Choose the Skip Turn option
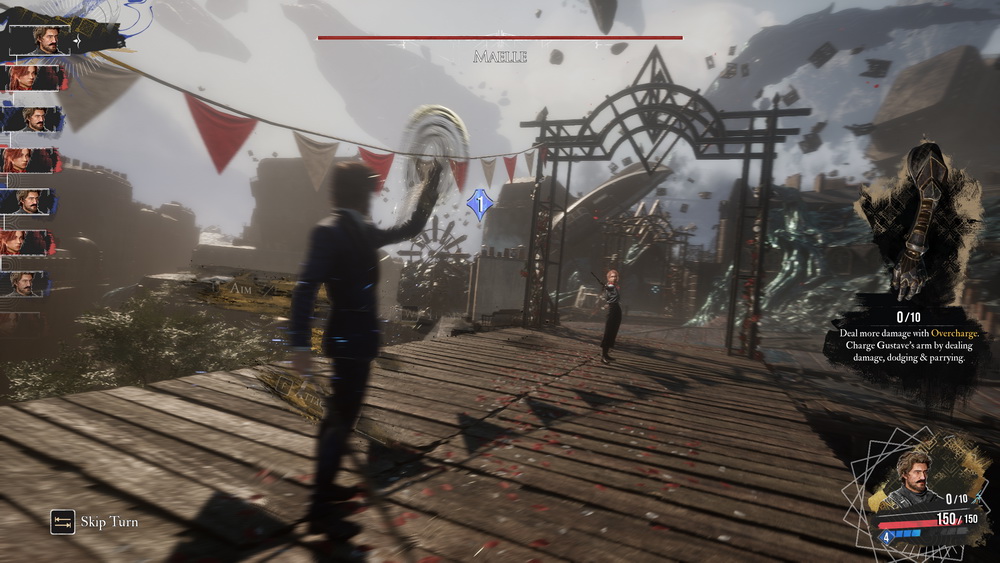 click(x=95, y=522)
